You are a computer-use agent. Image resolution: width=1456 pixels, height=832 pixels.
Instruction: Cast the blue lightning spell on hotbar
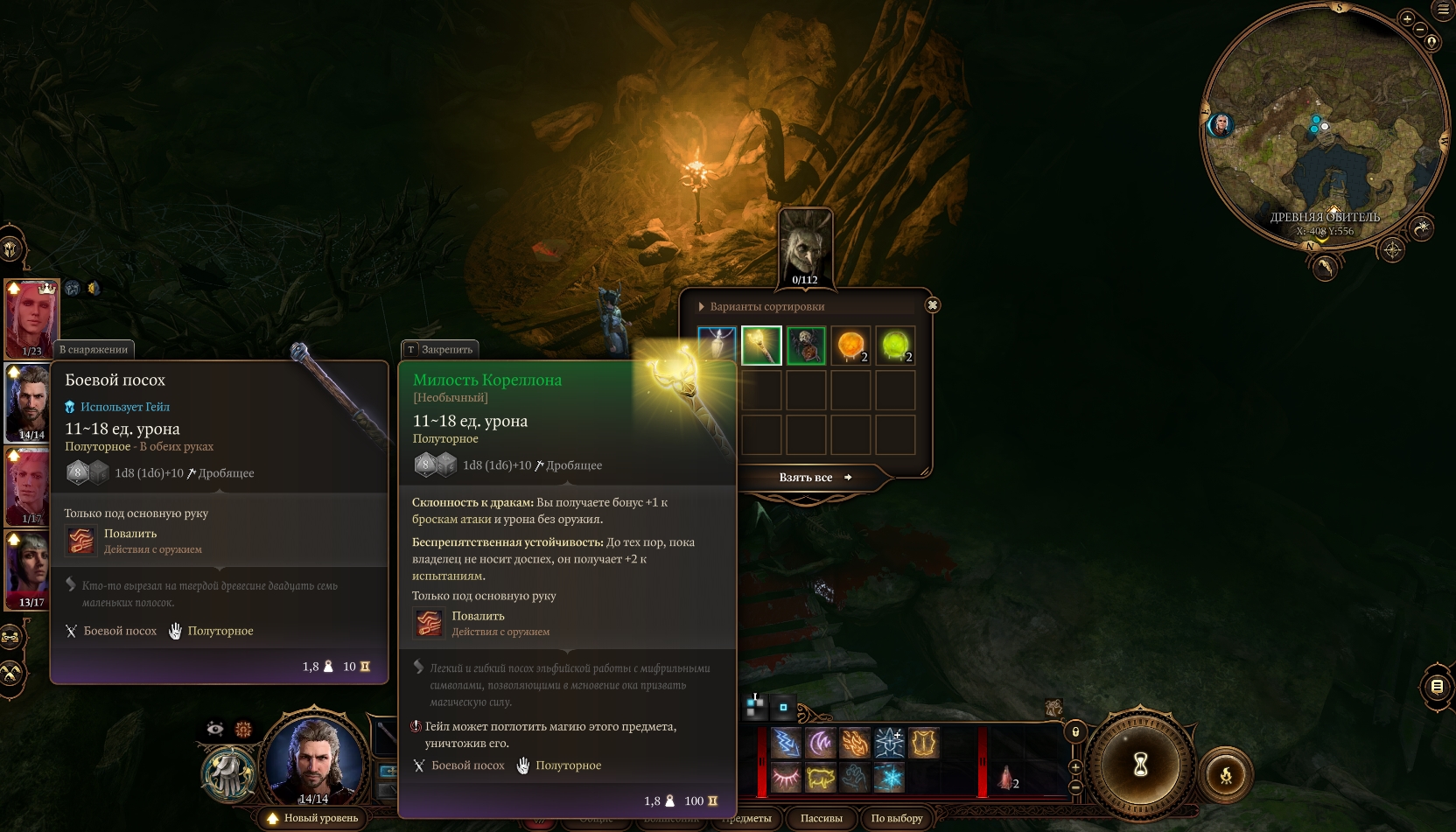point(786,744)
